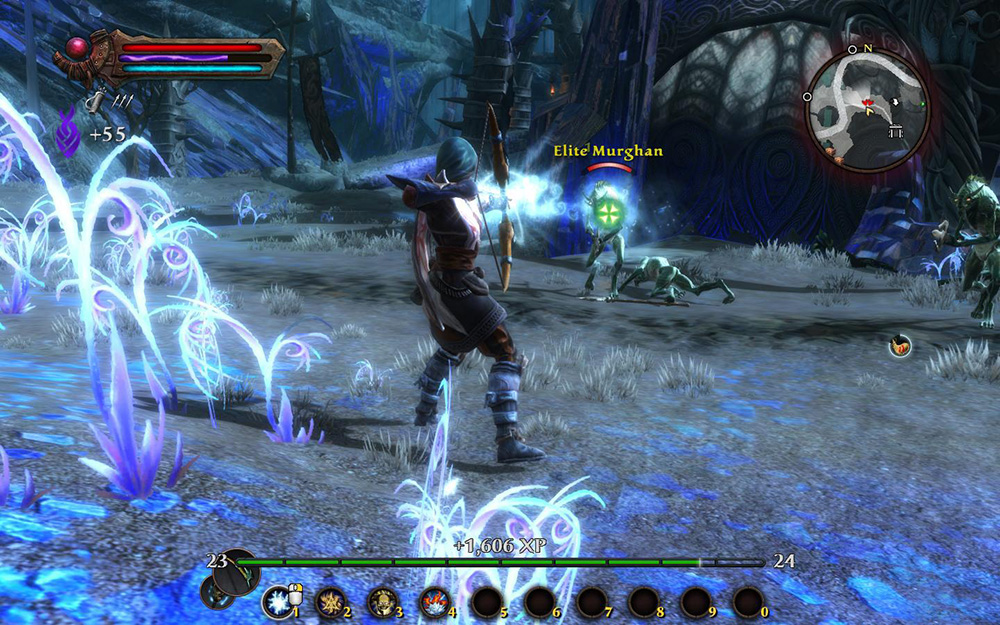The image size is (1000, 625).
Task: Click the arrow quiver icon under the health bar
Action: click(94, 100)
